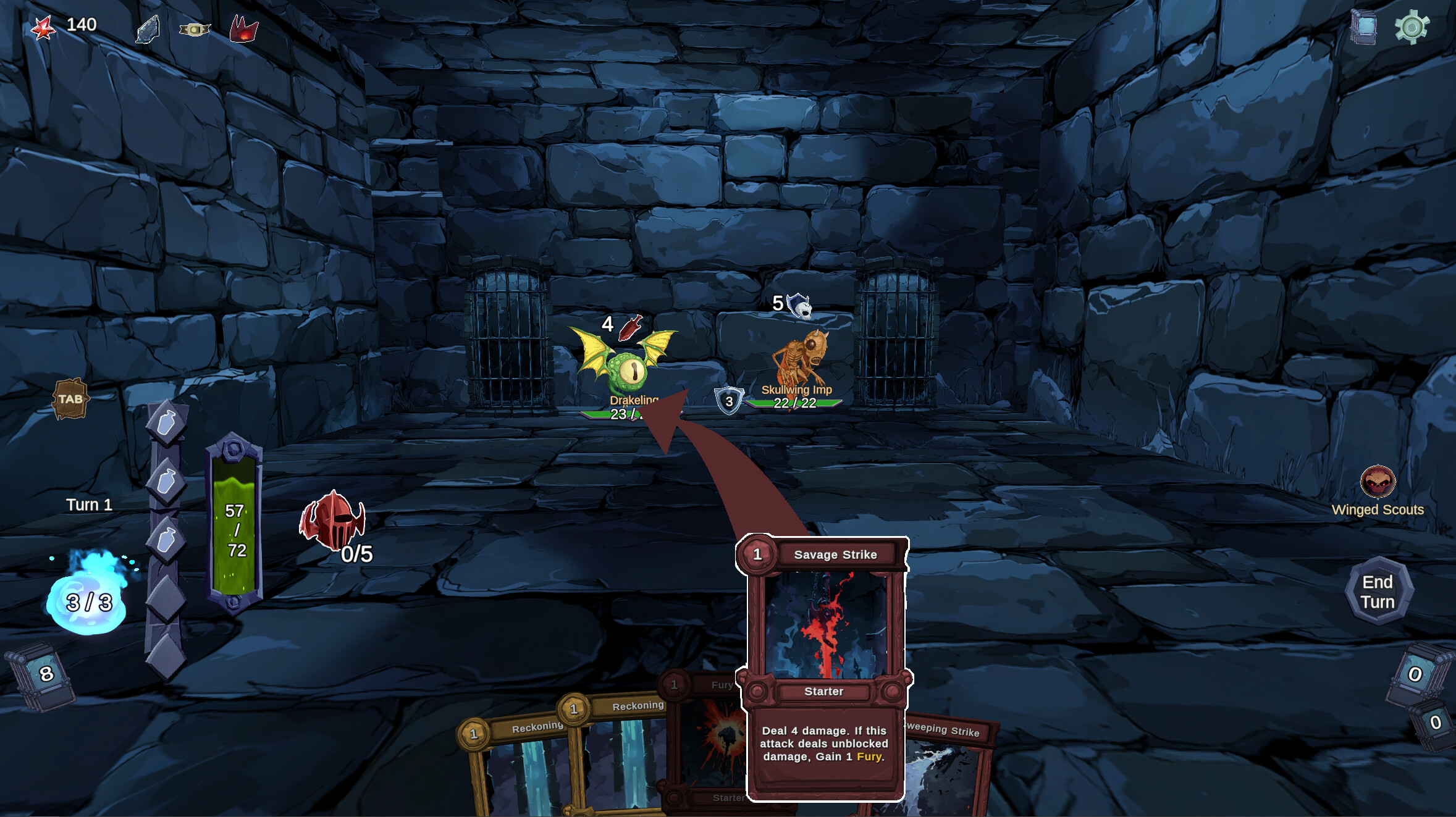Inspect the belt accessory icon in top bar
This screenshot has height=817, width=1456.
tap(195, 29)
